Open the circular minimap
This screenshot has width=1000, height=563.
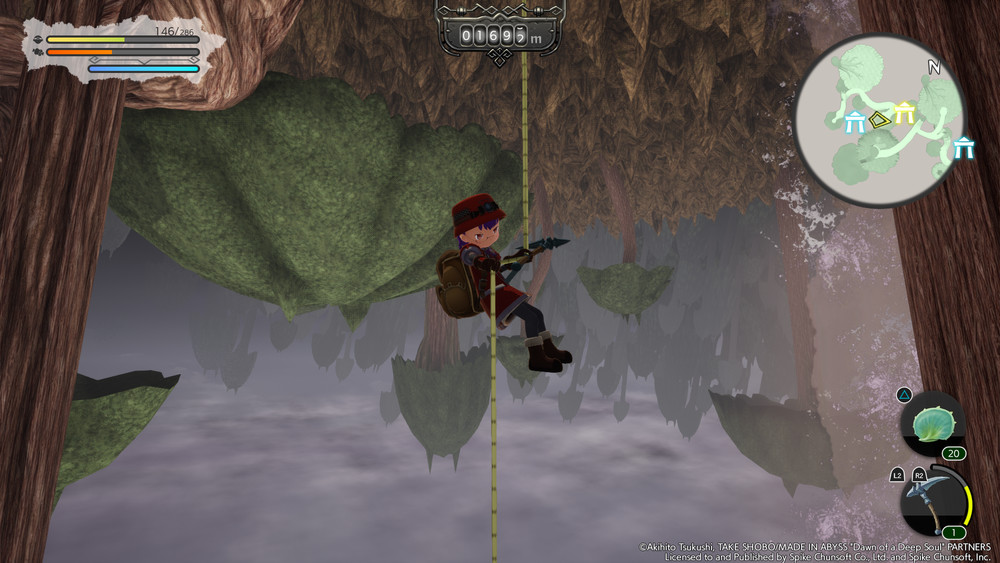880,121
